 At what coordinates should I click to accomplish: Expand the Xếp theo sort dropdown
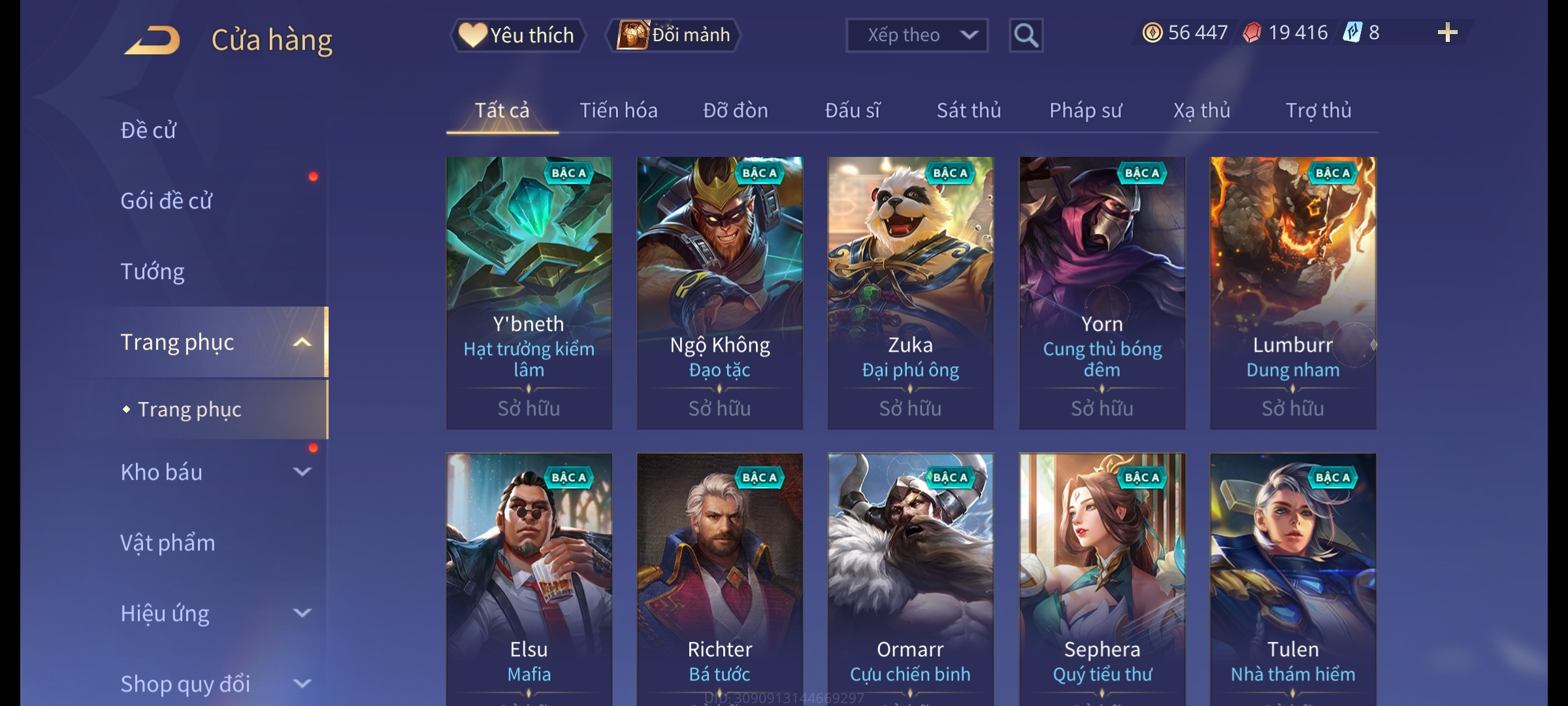[916, 35]
